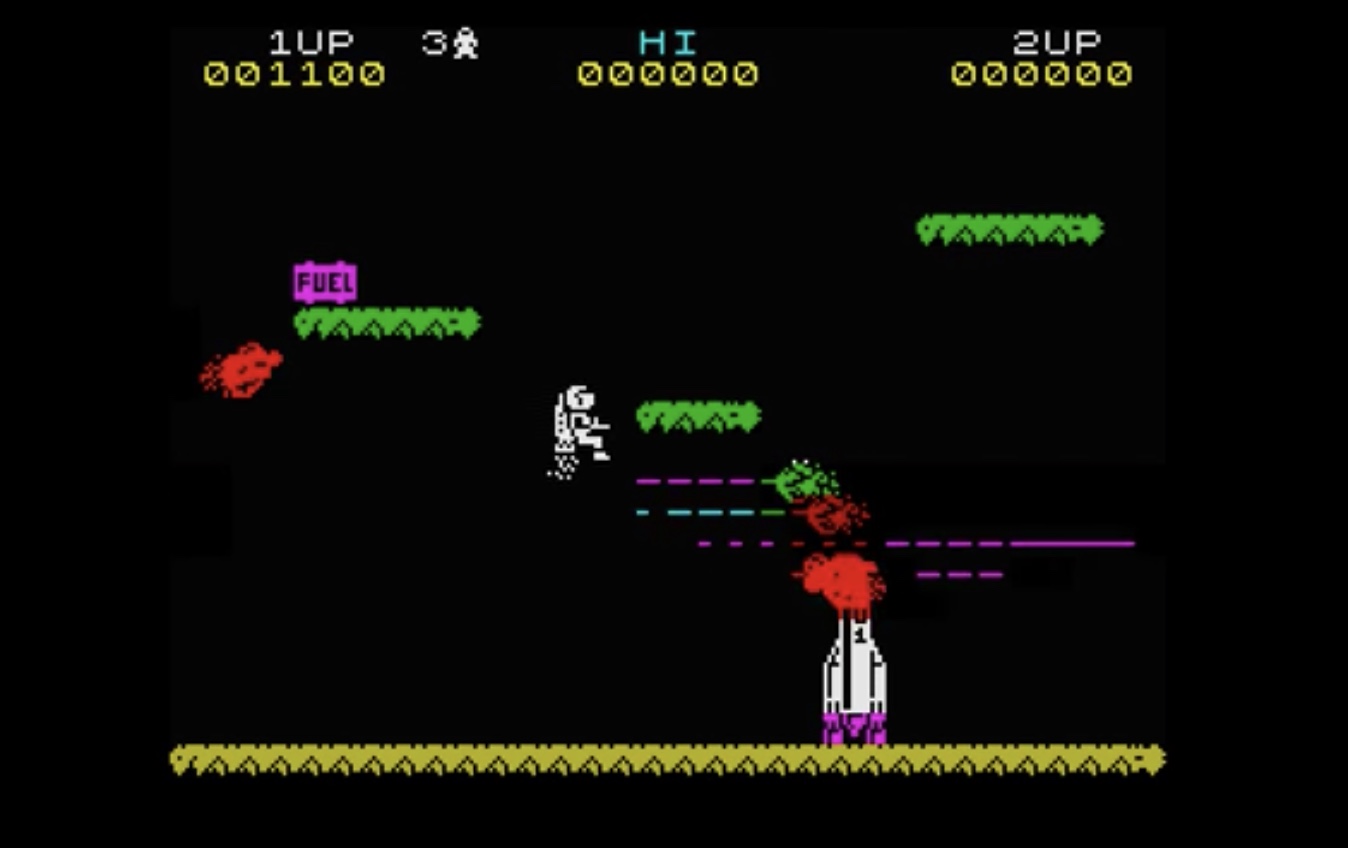Click the yellow ground strip at the bottom
Image resolution: width=1348 pixels, height=848 pixels.
tap(670, 762)
